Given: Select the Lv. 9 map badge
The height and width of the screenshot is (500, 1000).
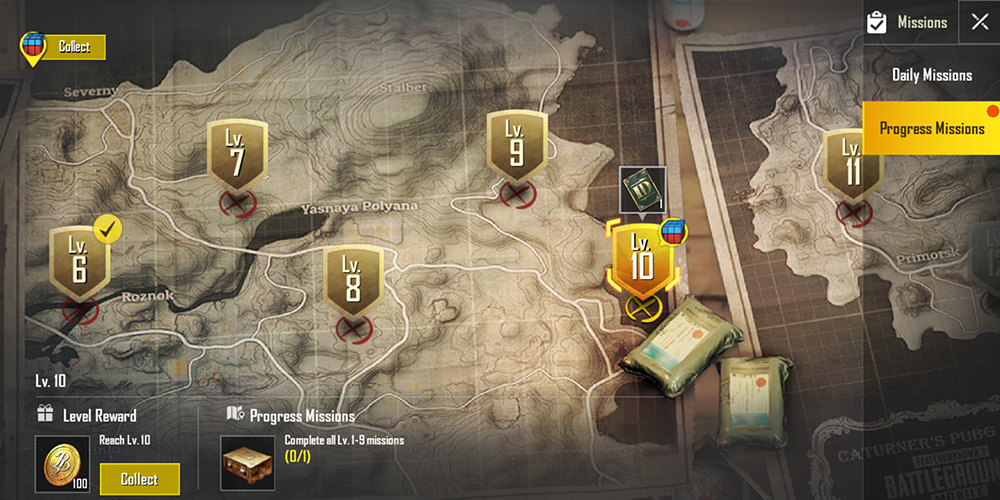Looking at the screenshot, I should [x=515, y=145].
